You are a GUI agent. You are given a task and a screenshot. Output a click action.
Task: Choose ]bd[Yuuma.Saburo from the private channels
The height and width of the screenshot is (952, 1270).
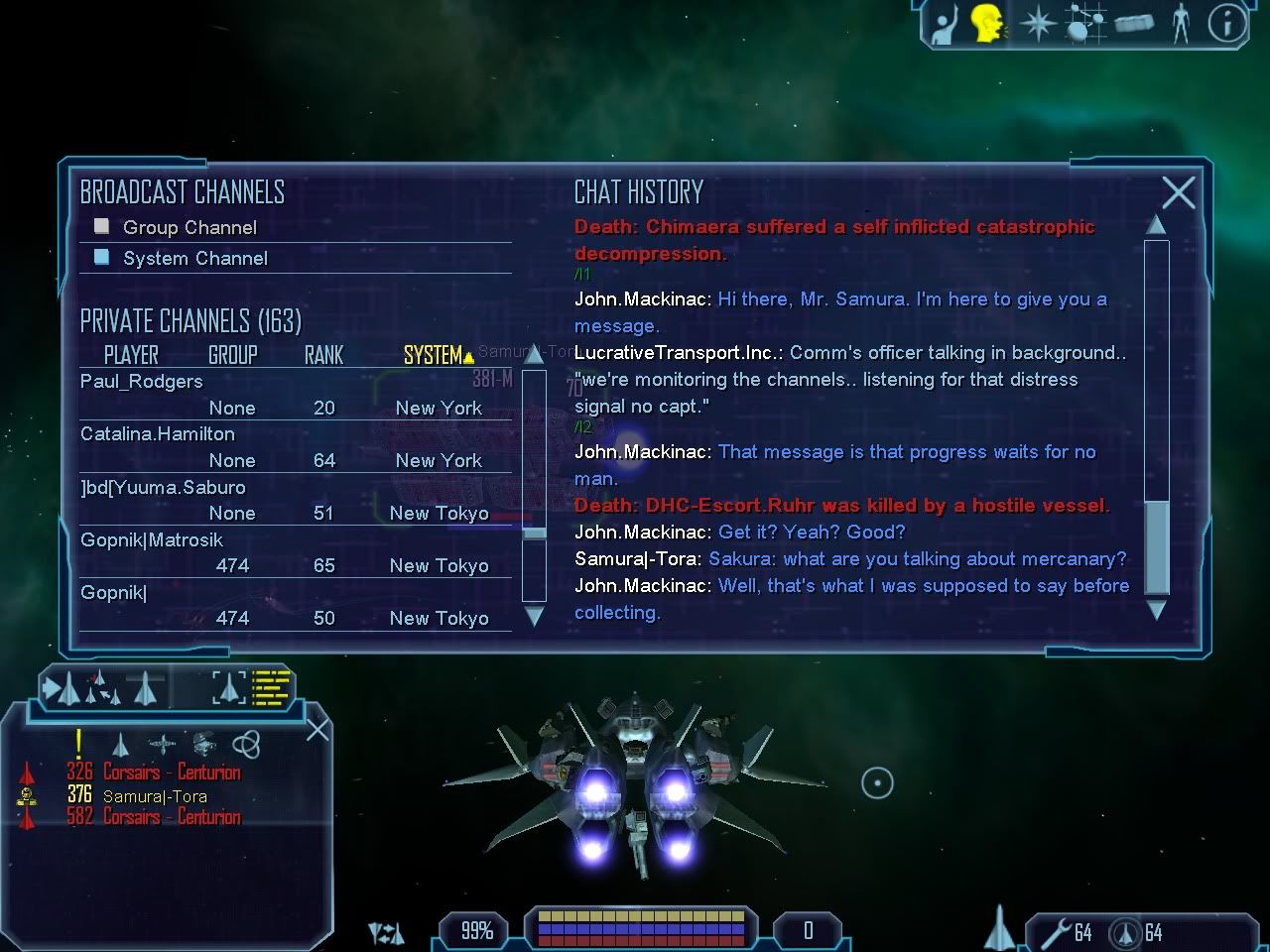pyautogui.click(x=163, y=487)
